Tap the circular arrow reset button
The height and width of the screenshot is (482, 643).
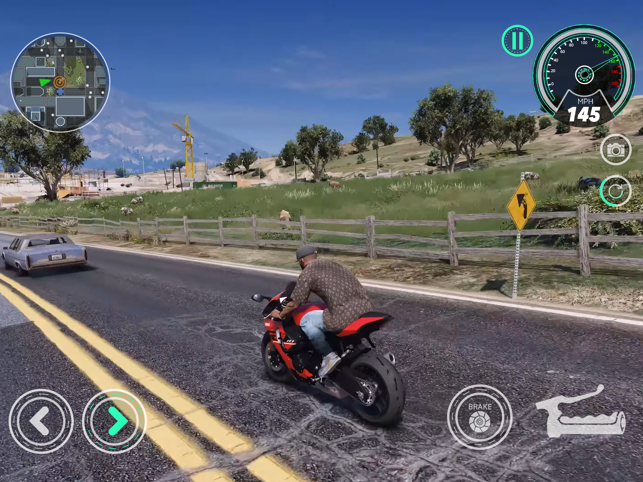click(616, 191)
